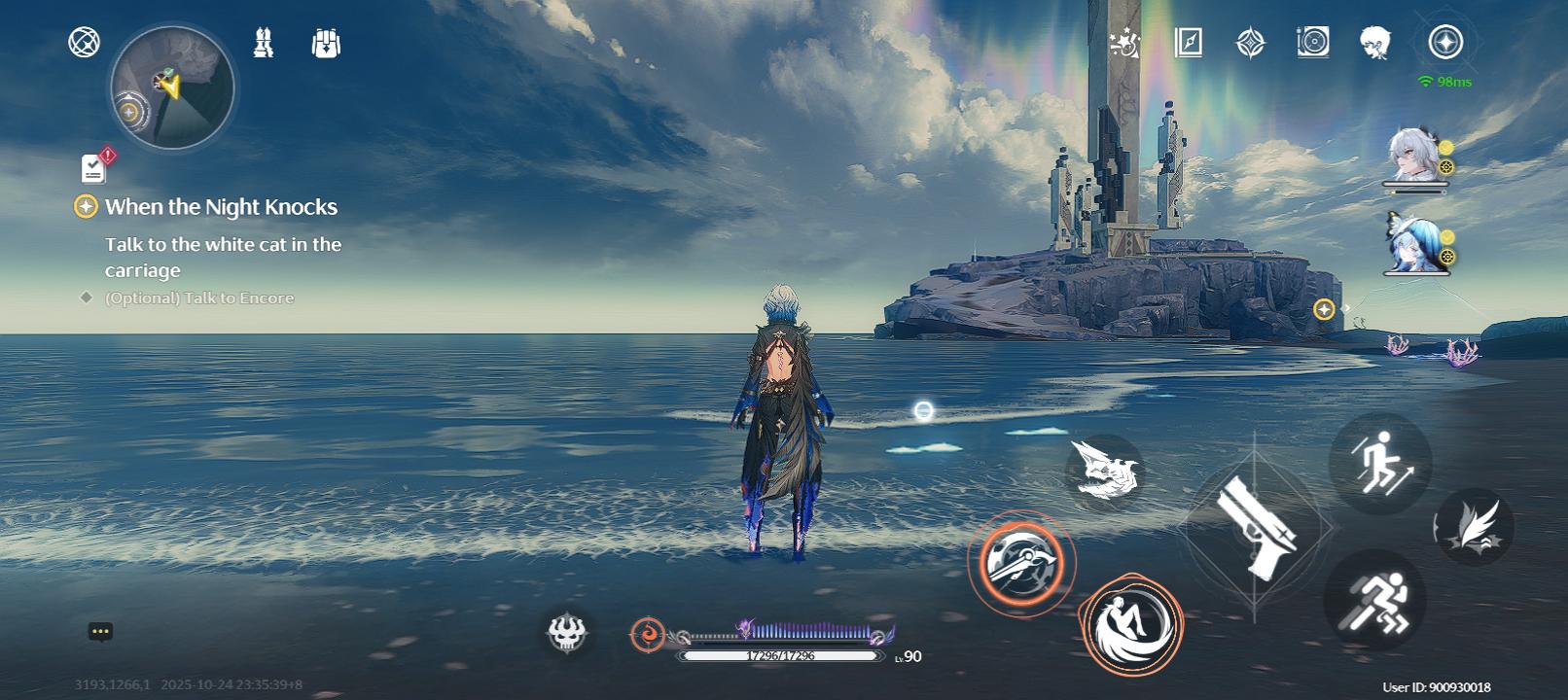Switch to the blue-haired party member

(1413, 243)
